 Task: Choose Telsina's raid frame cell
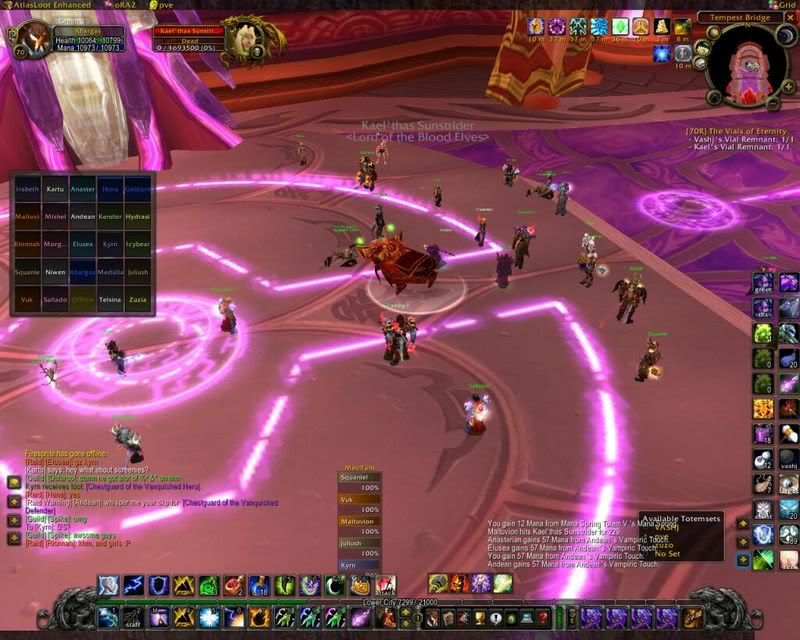pyautogui.click(x=111, y=299)
